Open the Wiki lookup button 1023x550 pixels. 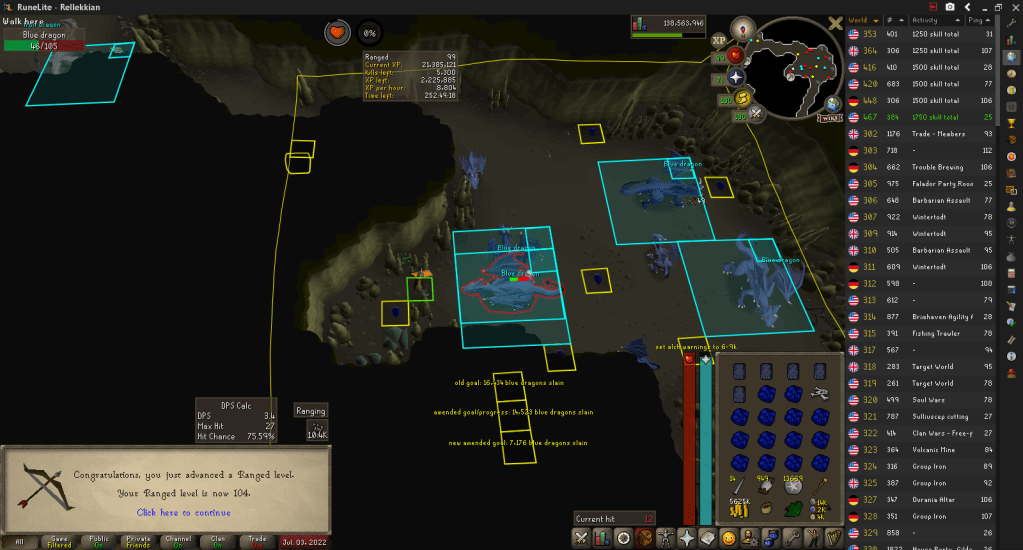[x=829, y=117]
